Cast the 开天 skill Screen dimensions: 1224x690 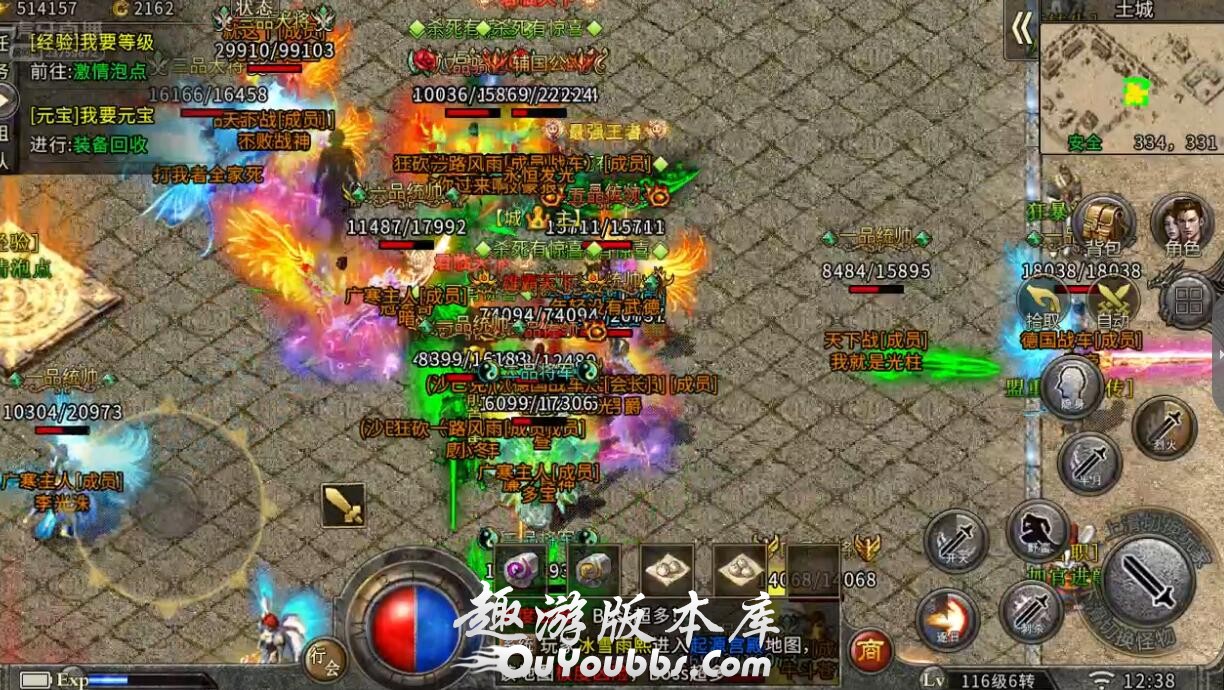coord(956,541)
